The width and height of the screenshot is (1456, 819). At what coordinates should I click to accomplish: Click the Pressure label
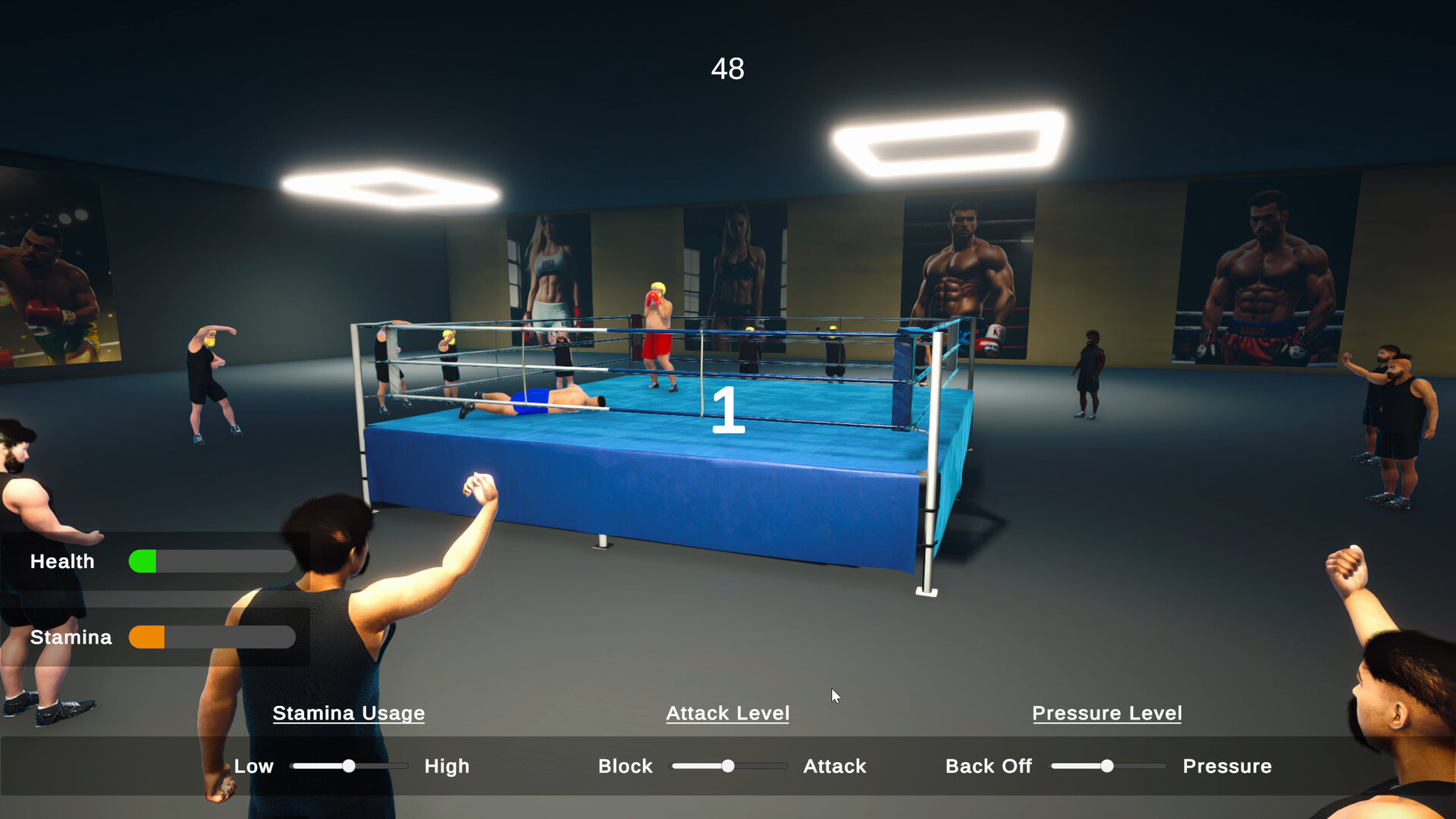tap(1226, 766)
